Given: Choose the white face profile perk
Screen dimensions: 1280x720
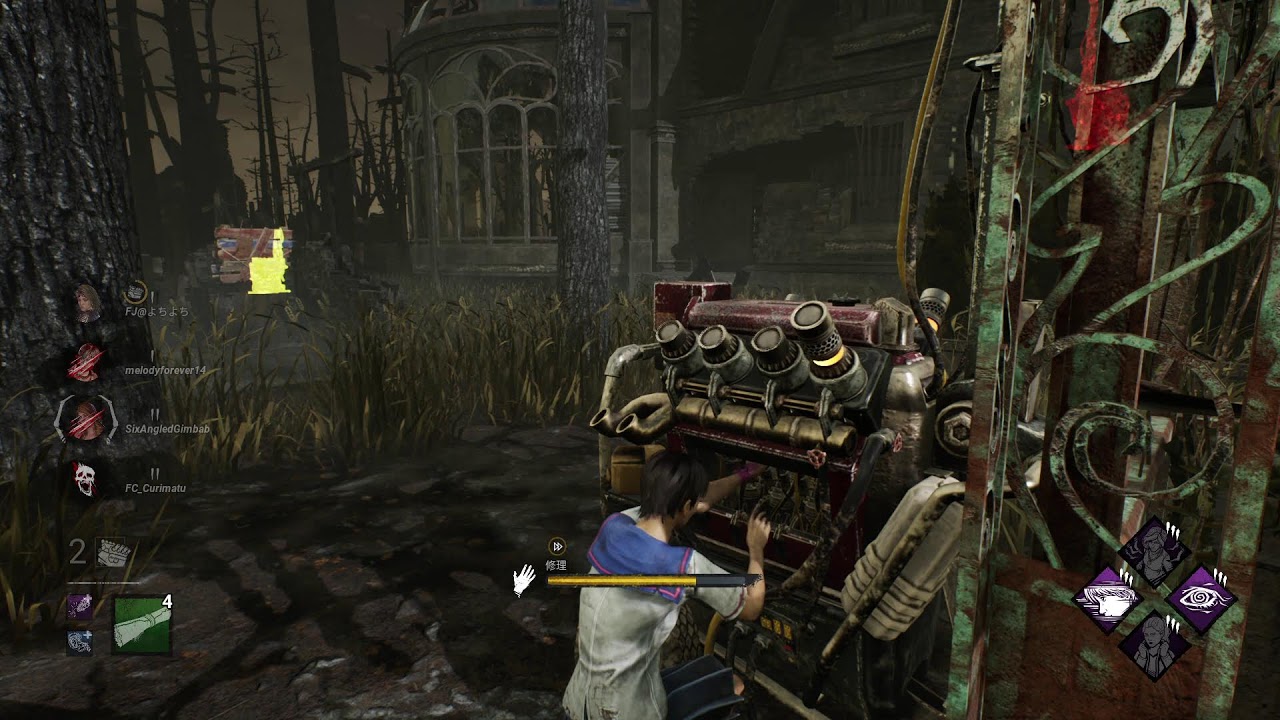Looking at the screenshot, I should 1108,599.
